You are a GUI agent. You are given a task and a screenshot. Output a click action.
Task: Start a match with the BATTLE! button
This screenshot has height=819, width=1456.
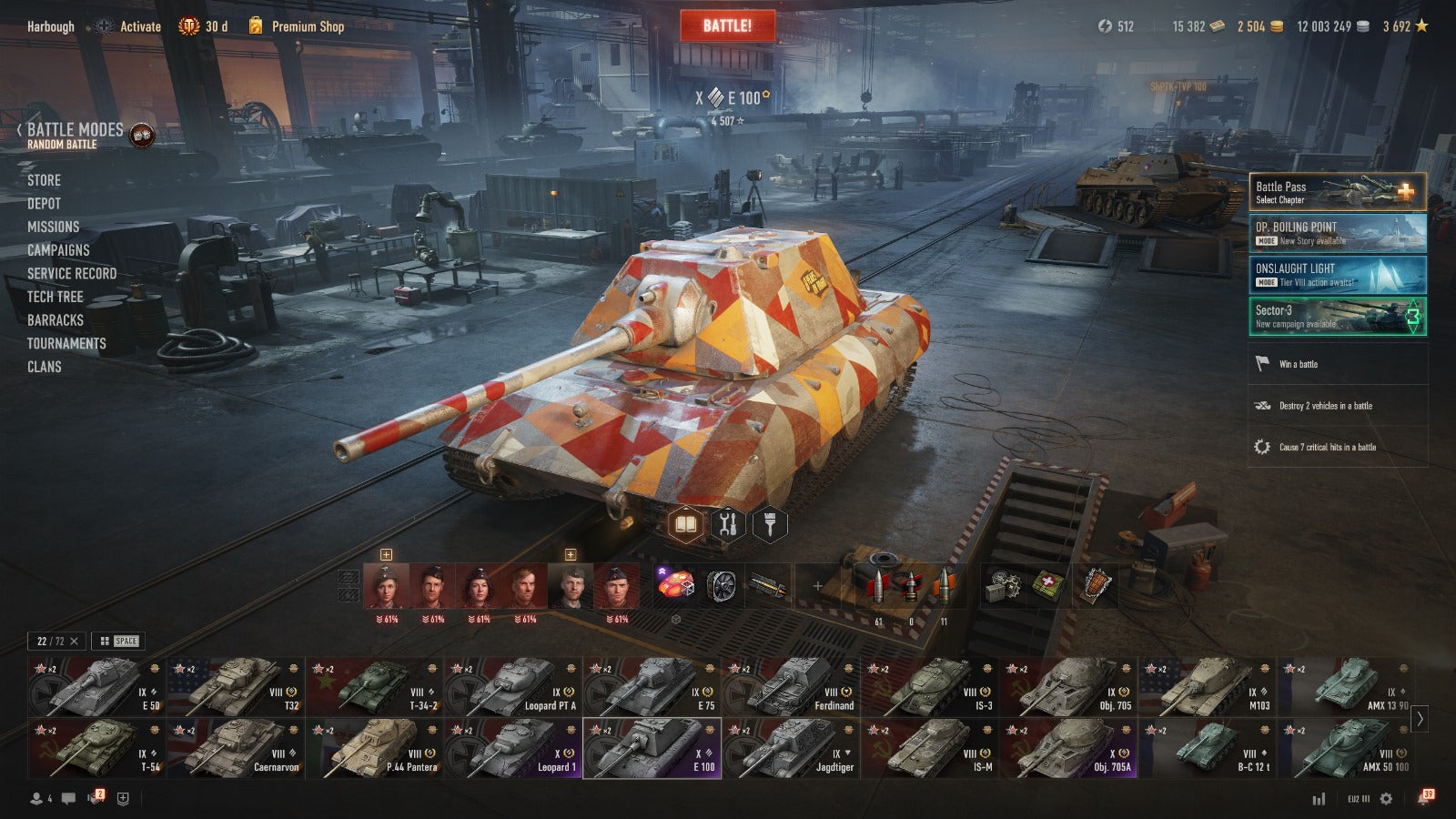point(727,26)
